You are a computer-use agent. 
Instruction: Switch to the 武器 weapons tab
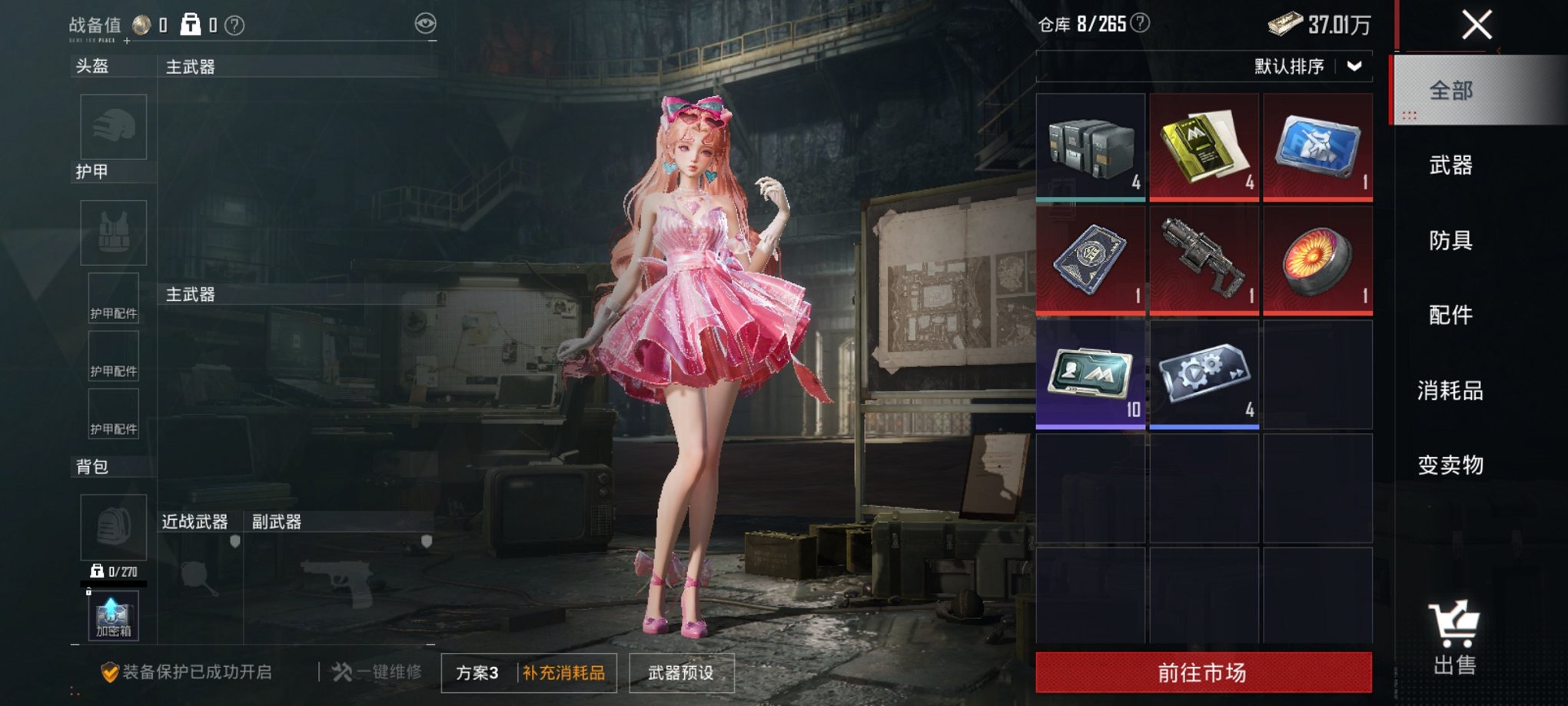pyautogui.click(x=1451, y=166)
